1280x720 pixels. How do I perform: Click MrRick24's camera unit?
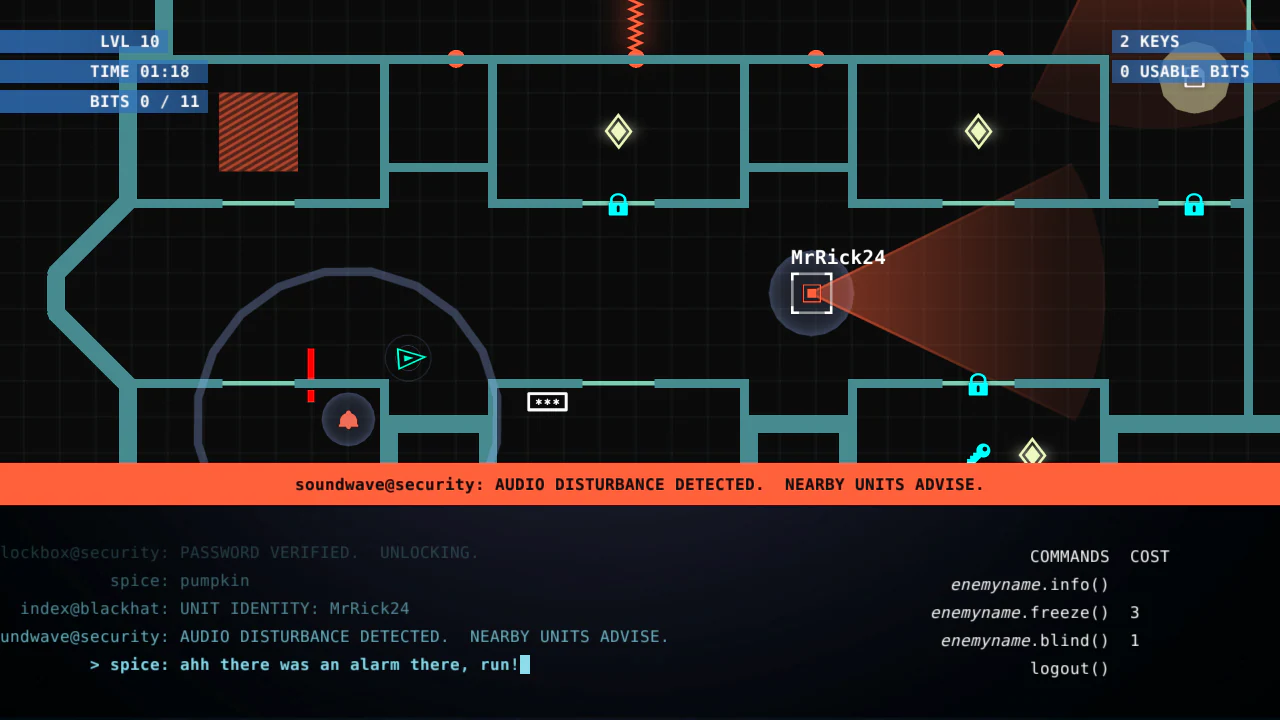[x=811, y=293]
